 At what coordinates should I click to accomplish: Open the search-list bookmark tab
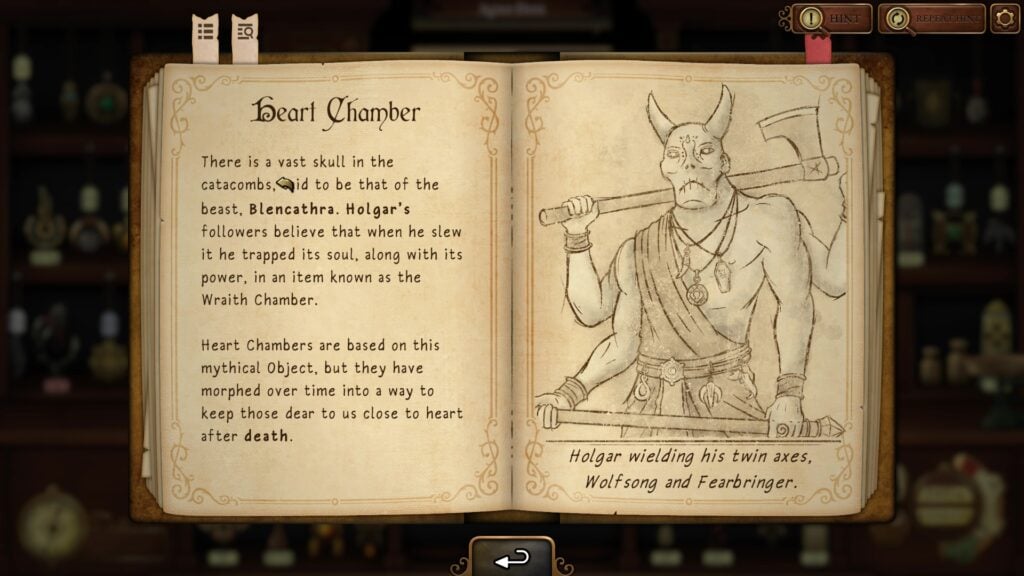pos(244,34)
